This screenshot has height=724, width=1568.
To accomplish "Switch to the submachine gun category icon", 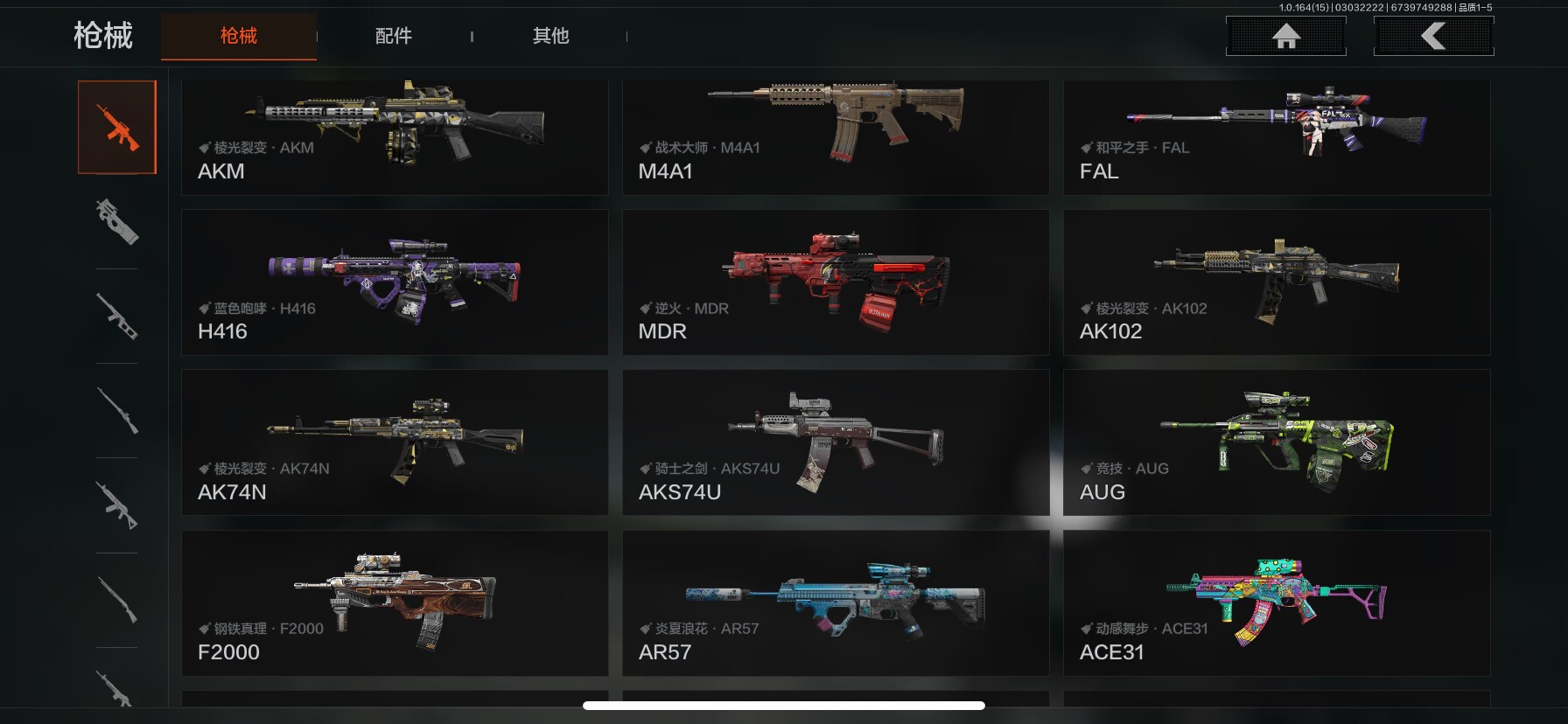I will tap(117, 221).
